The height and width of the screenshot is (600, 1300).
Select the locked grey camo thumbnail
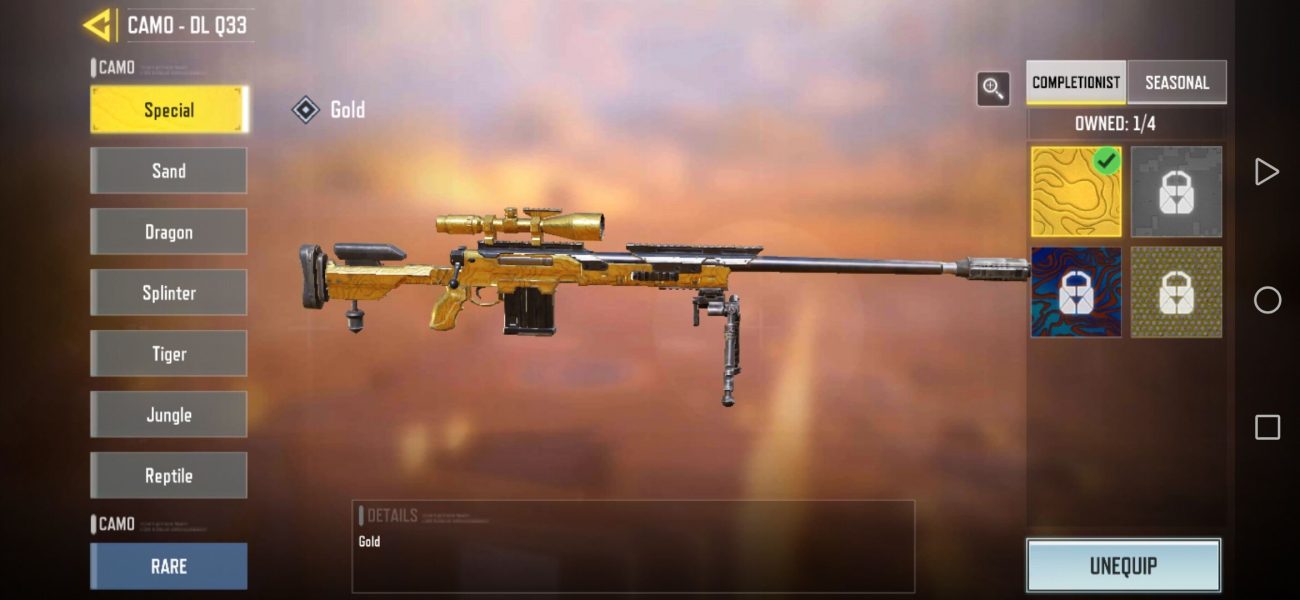point(1176,192)
